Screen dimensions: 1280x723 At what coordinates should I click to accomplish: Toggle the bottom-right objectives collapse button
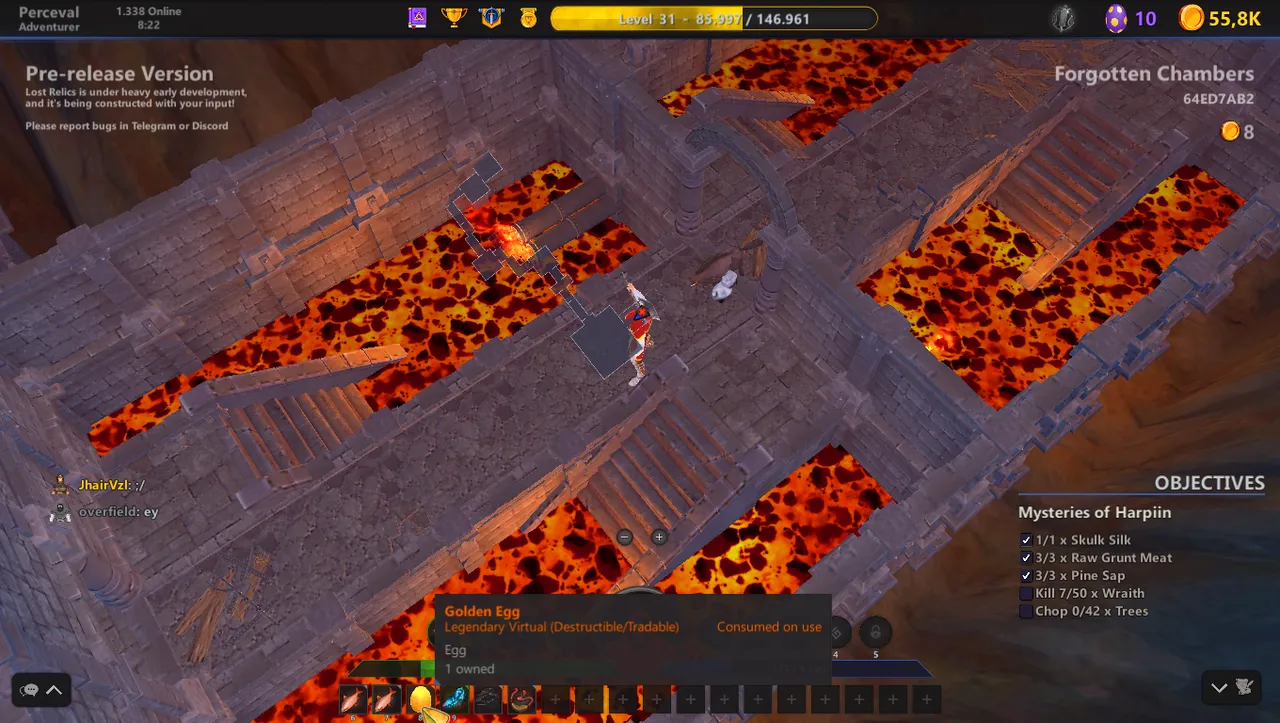pos(1231,687)
